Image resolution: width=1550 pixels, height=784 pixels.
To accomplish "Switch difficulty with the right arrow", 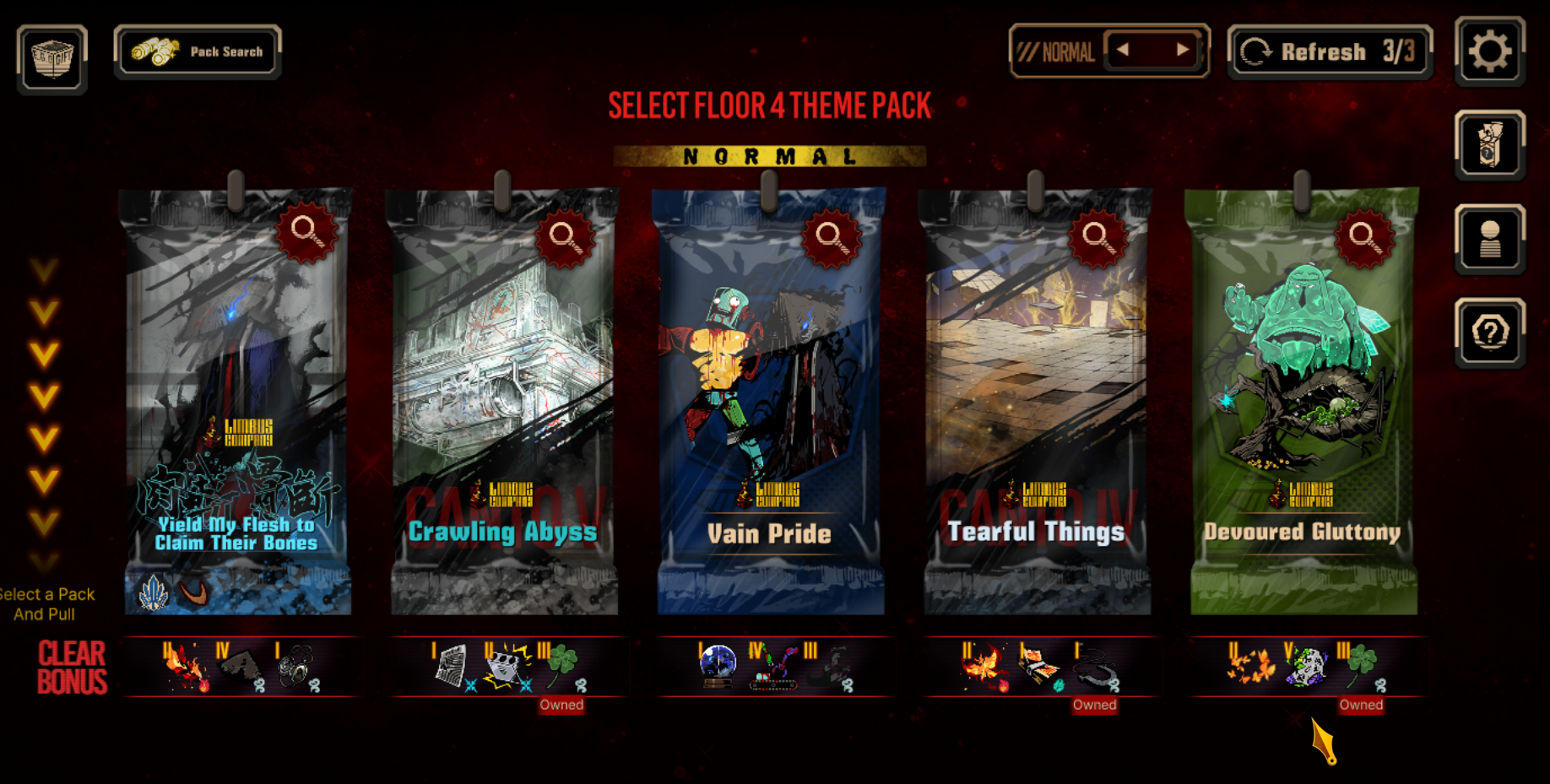I will [1183, 50].
